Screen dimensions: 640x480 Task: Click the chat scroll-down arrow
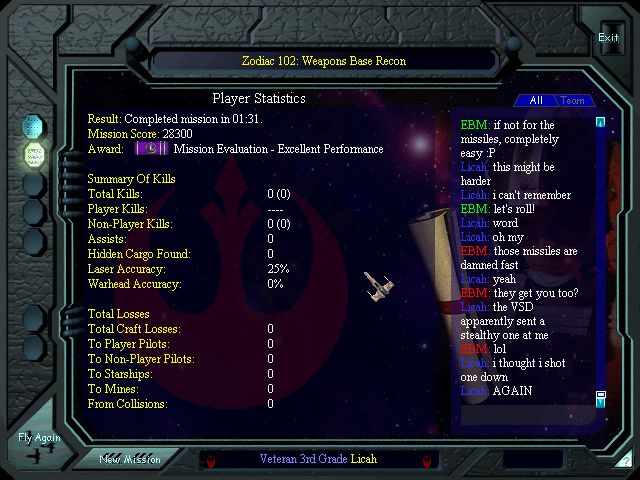[600, 401]
